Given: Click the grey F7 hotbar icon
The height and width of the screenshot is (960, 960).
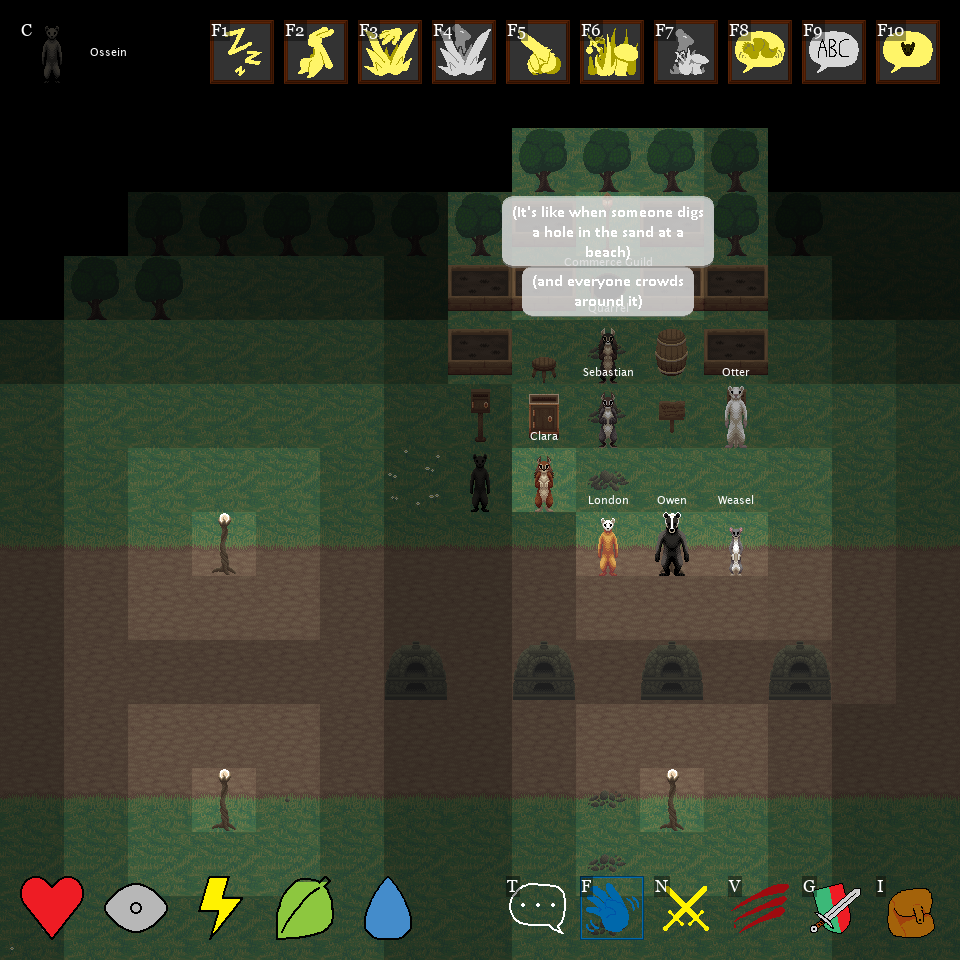Looking at the screenshot, I should pyautogui.click(x=686, y=53).
